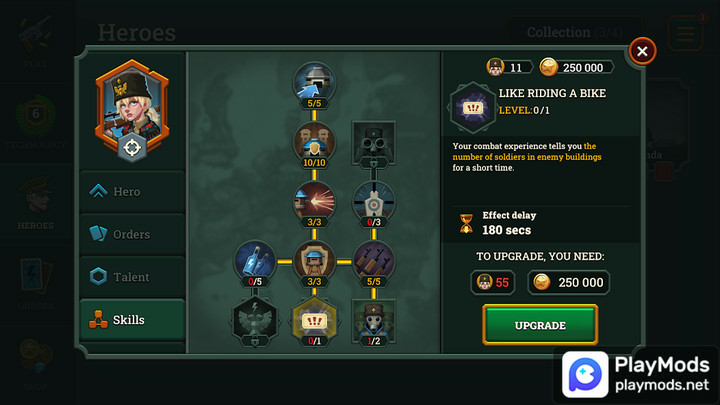The width and height of the screenshot is (720, 405).
Task: Select the rifles skill node at 5/5
Action: click(373, 260)
